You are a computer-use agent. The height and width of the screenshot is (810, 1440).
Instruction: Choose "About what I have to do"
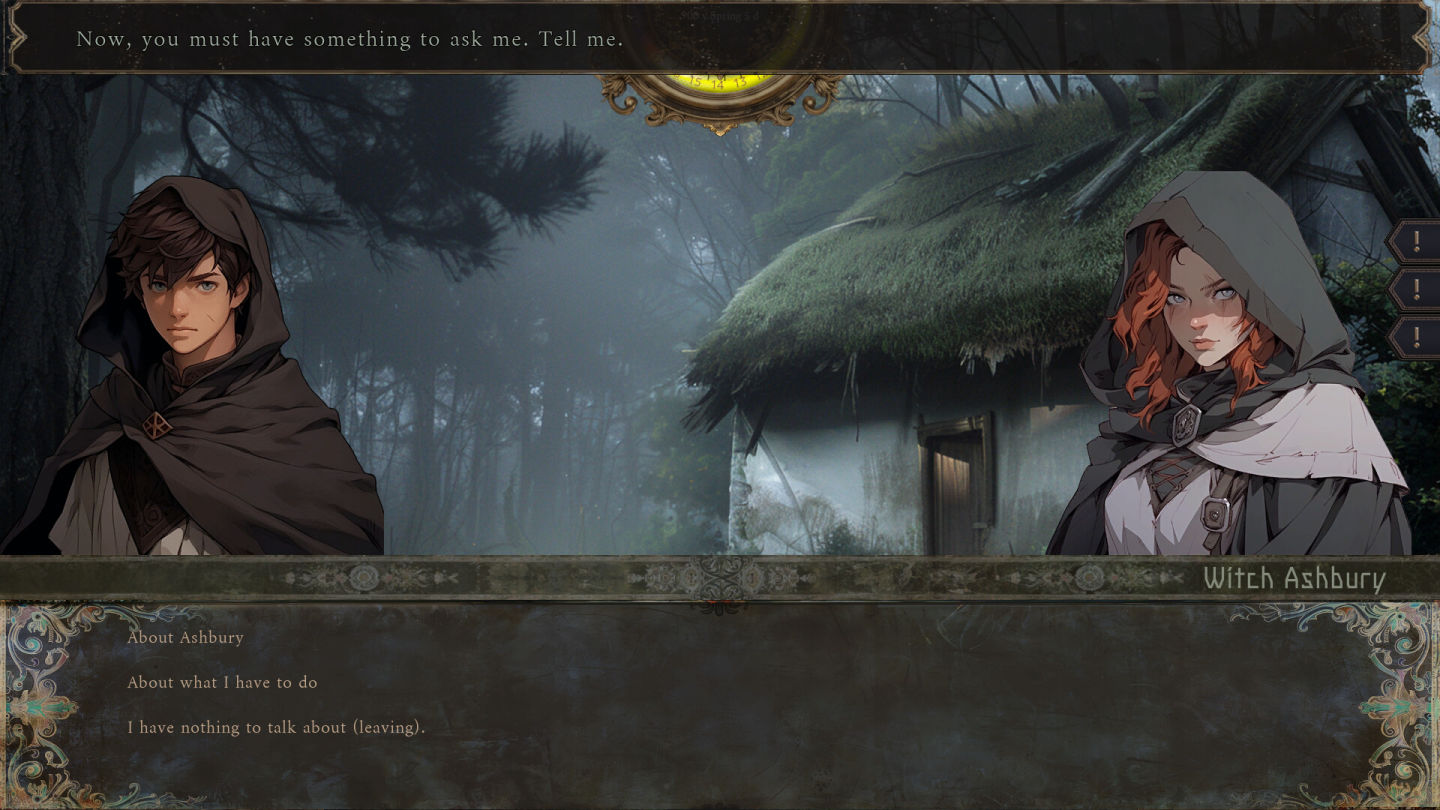tap(222, 682)
